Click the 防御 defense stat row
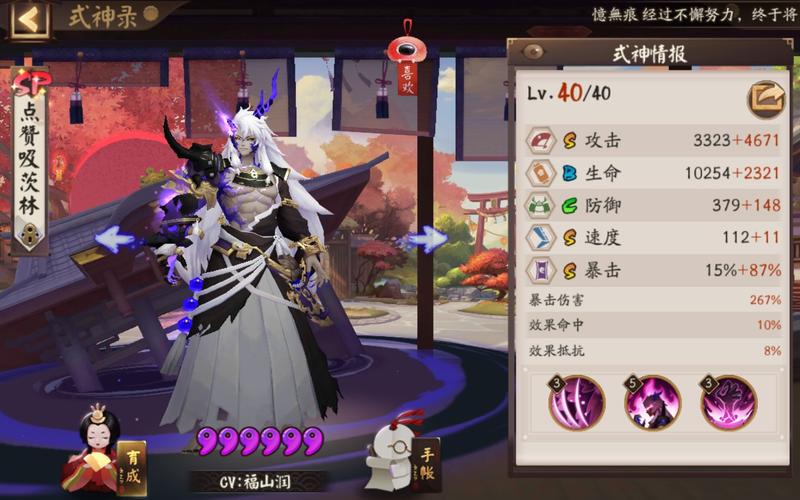The height and width of the screenshot is (500, 800). (653, 205)
